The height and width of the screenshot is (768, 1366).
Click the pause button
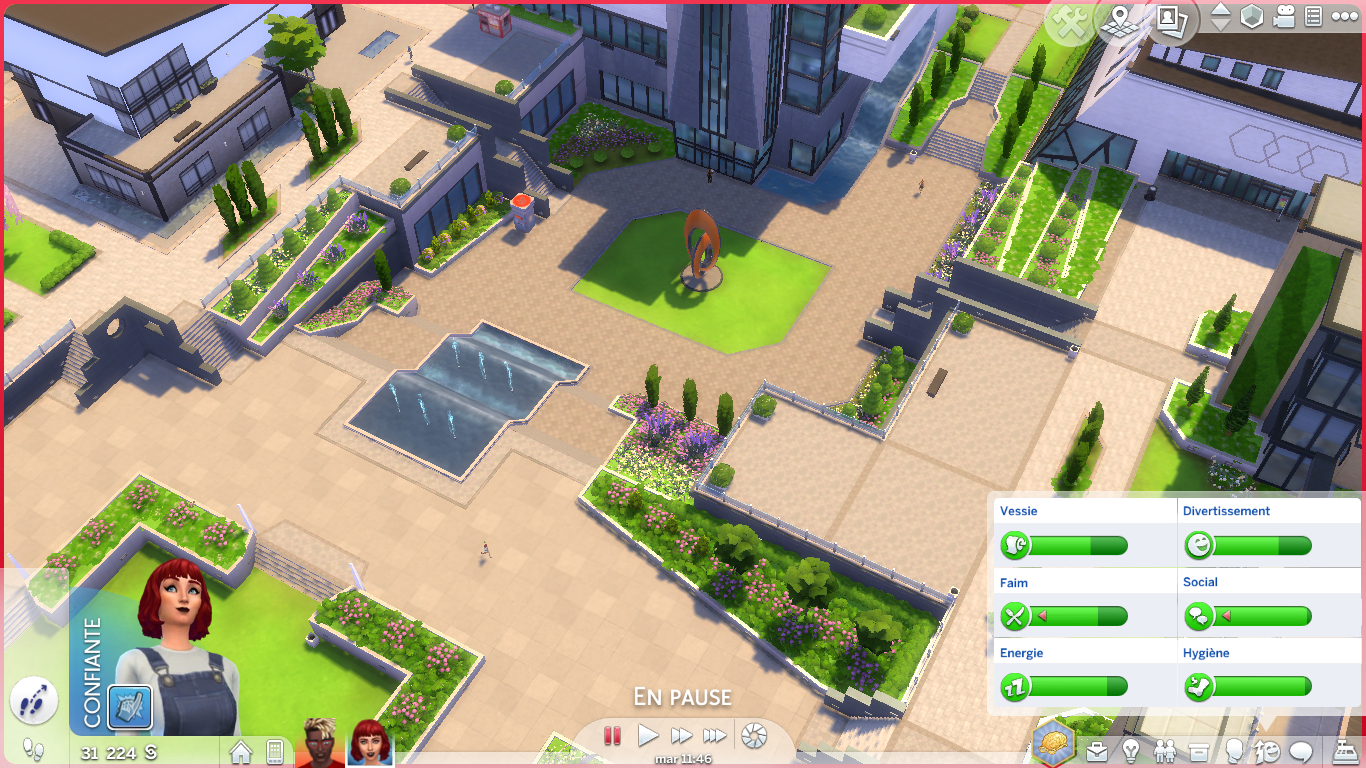[x=613, y=736]
